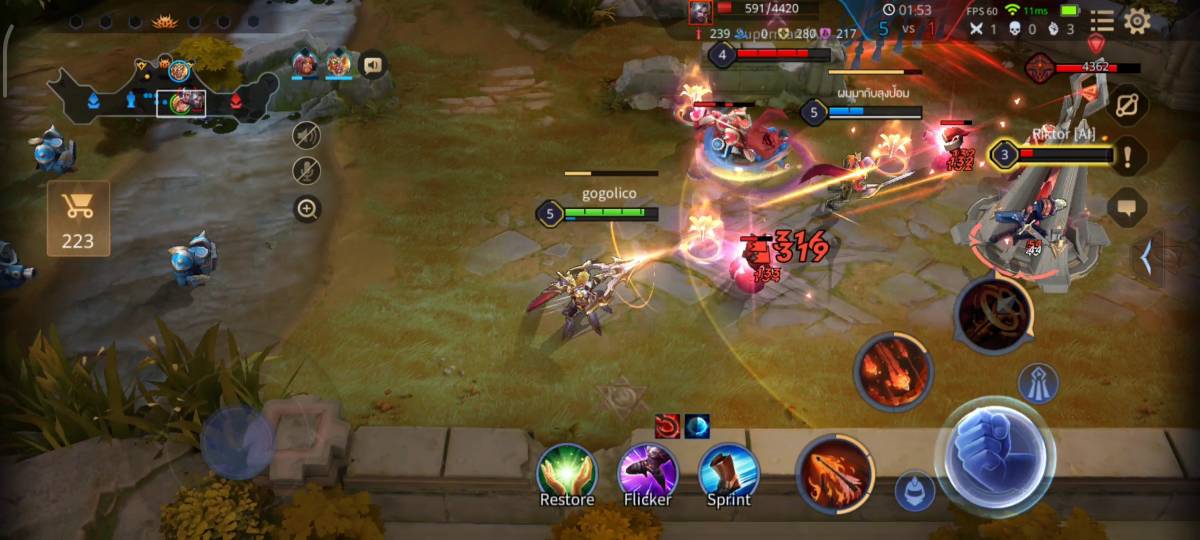The height and width of the screenshot is (540, 1200).
Task: Use the Flicker spell
Action: point(648,472)
